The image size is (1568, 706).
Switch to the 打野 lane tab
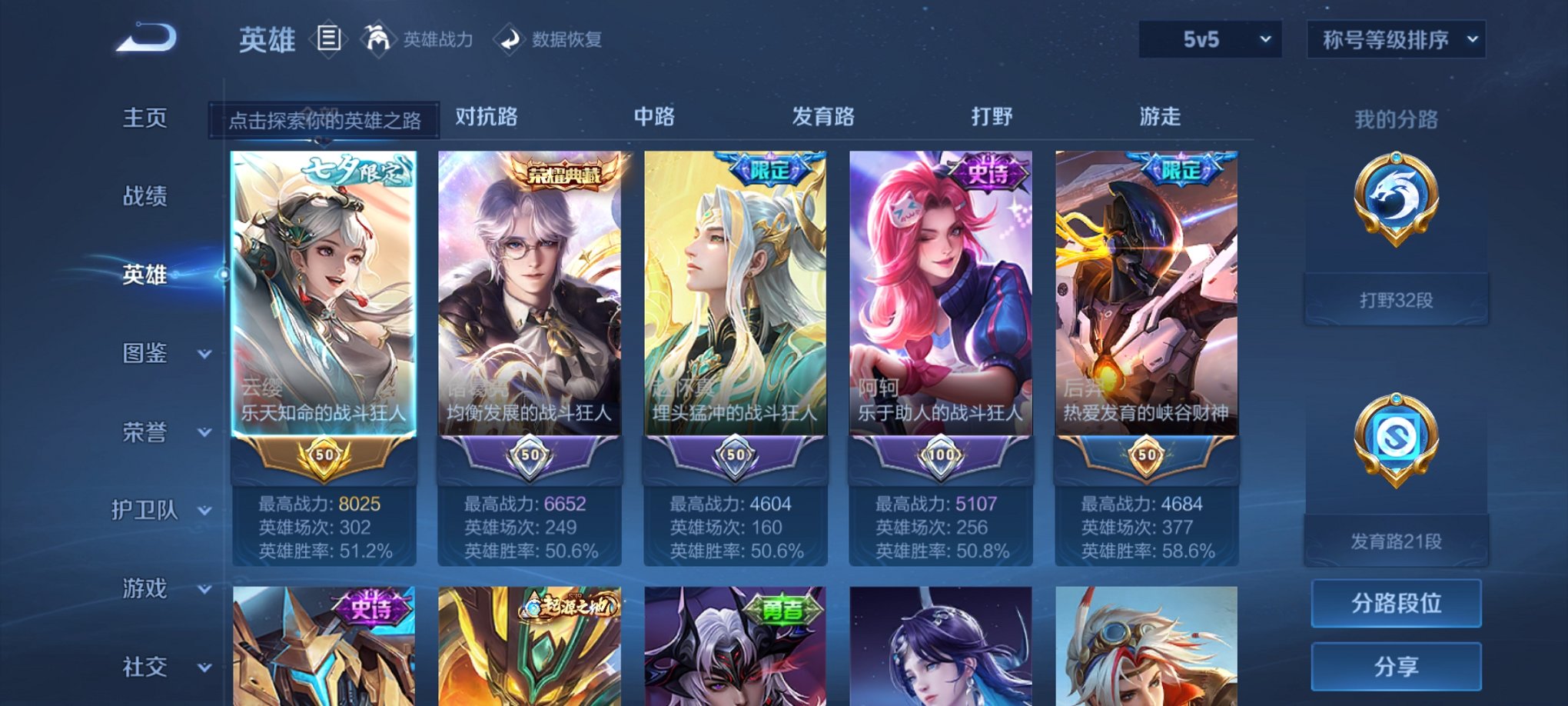click(x=995, y=117)
